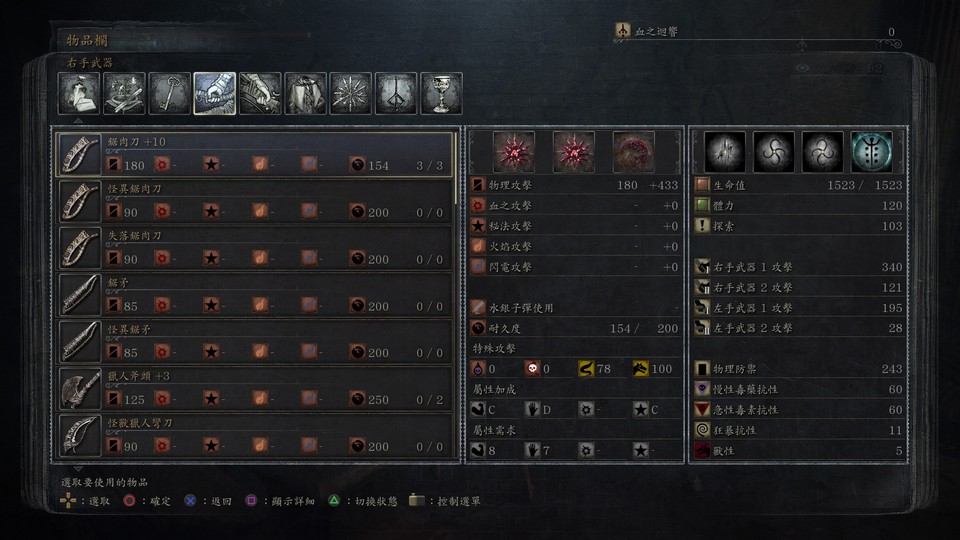Open the crafting materials tab
This screenshot has height=540, width=960.
[x=124, y=93]
